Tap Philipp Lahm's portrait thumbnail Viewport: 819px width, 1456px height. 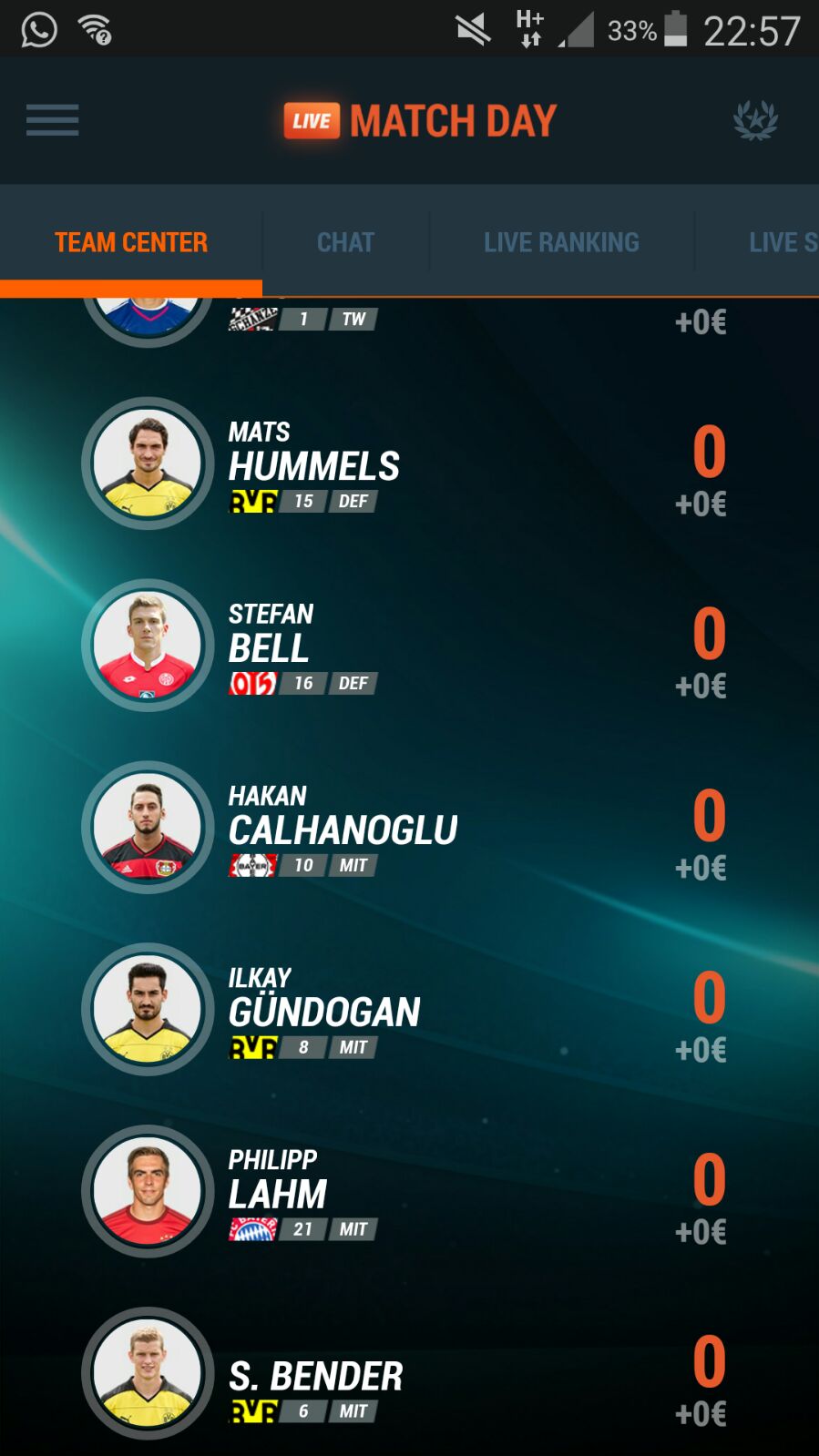(148, 1192)
